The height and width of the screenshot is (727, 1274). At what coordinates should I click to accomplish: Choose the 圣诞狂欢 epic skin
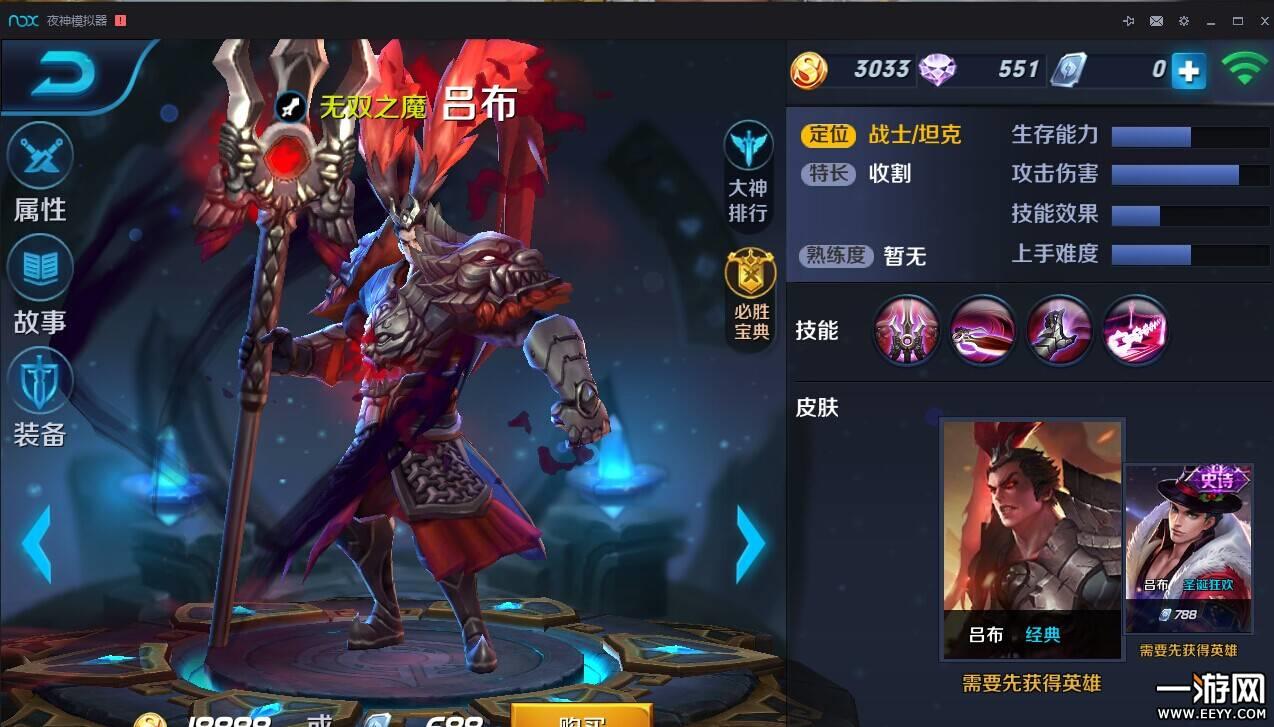pos(1188,548)
